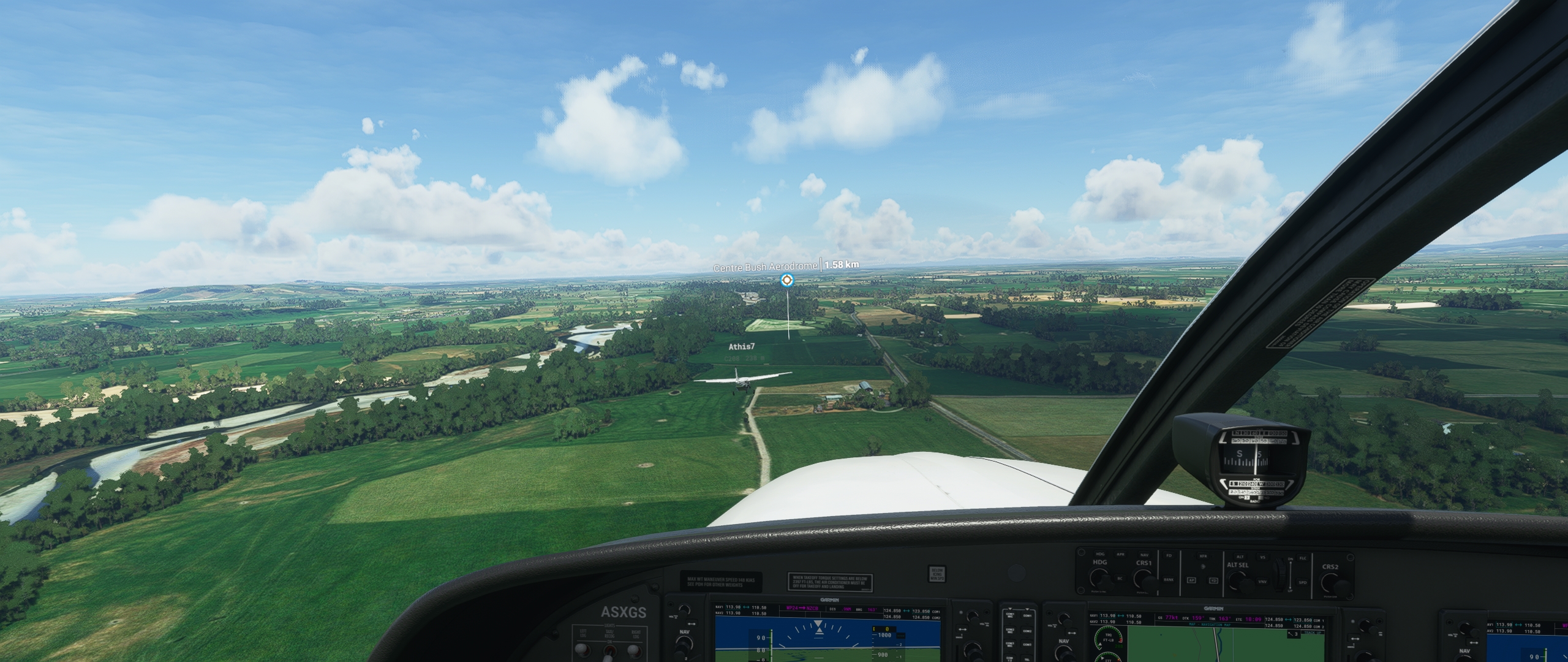Select the COM2 radio key

1027,631
